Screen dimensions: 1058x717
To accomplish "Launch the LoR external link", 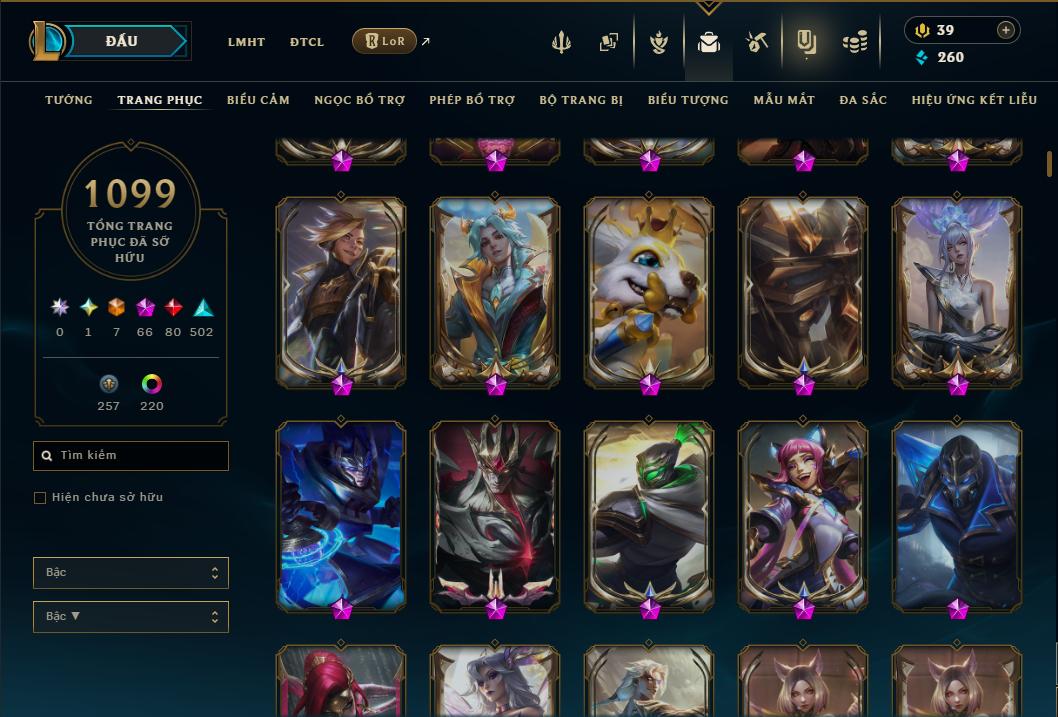I will [x=385, y=41].
